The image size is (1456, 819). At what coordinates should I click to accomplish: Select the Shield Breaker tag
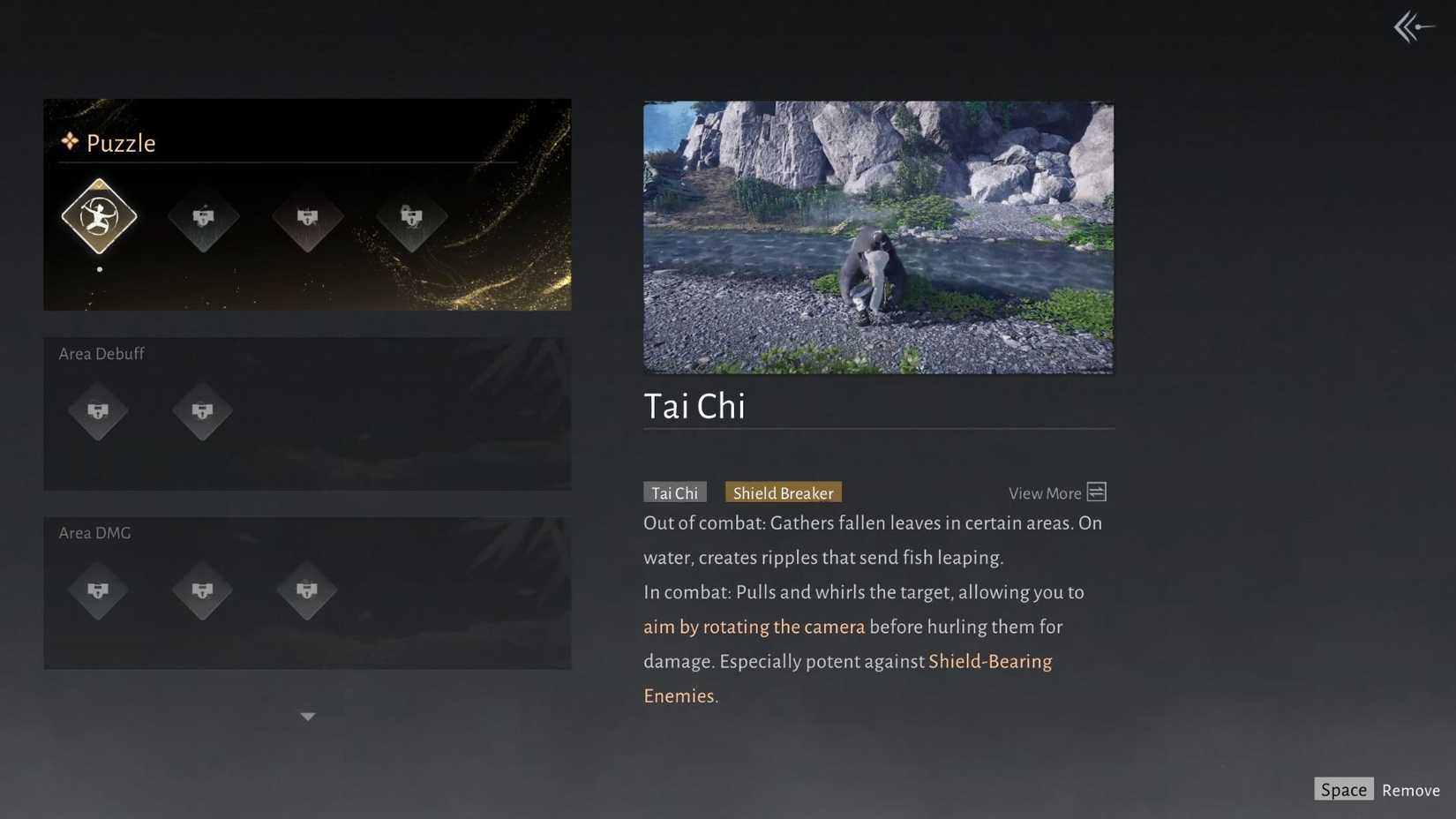[782, 492]
